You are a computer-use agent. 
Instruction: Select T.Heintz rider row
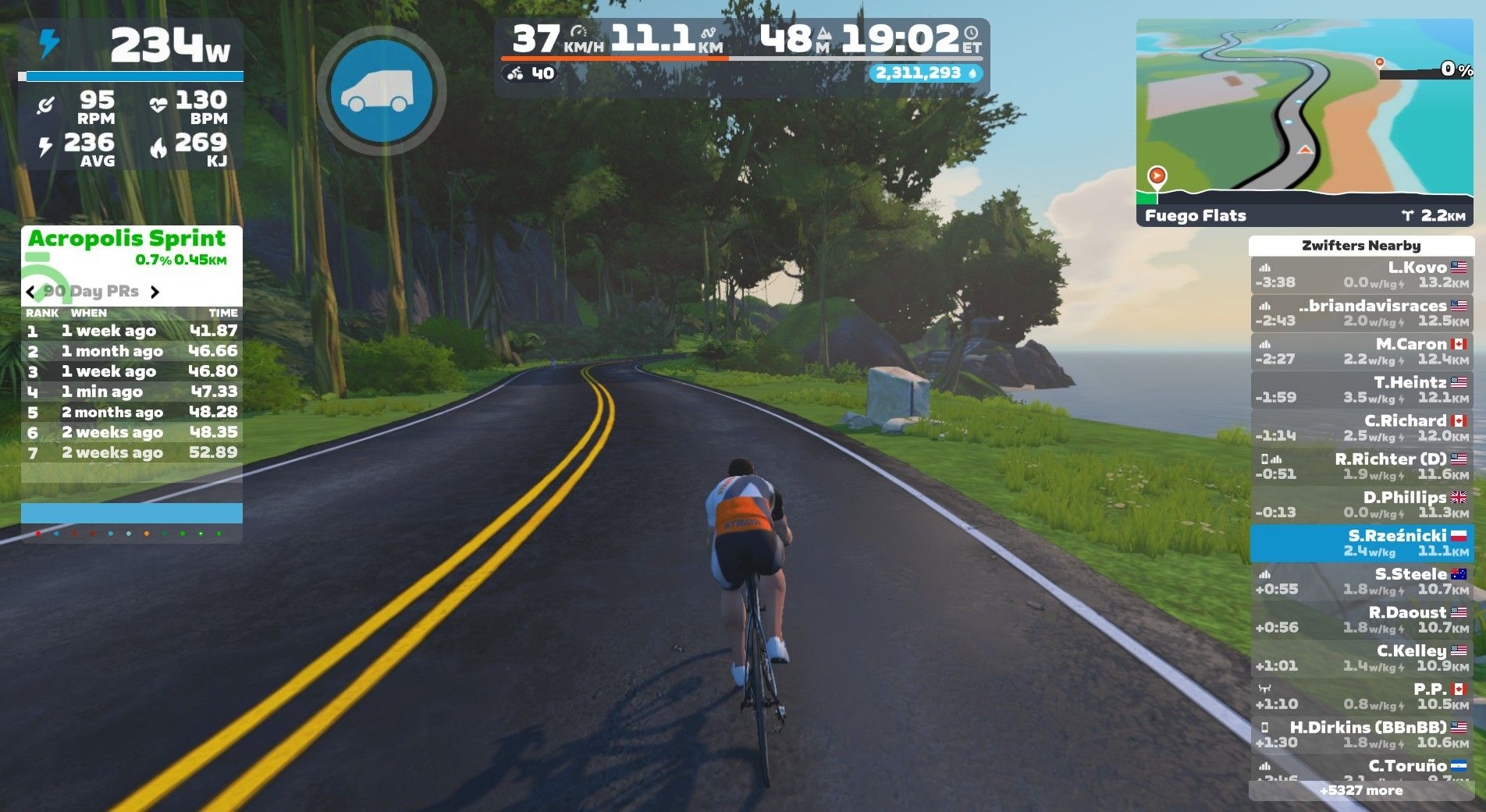(x=1361, y=389)
